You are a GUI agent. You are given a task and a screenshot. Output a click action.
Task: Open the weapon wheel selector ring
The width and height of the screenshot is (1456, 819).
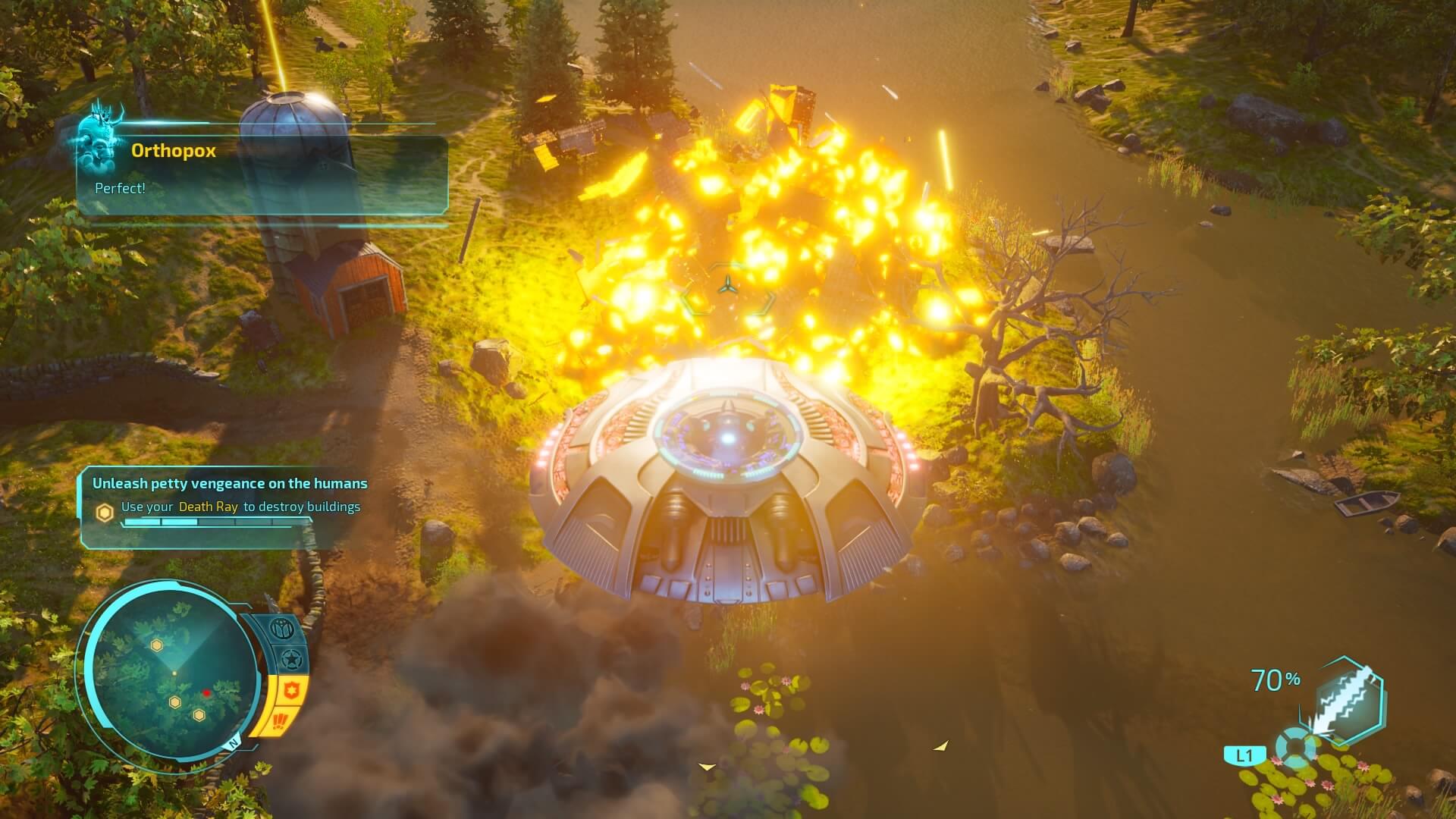[x=1295, y=747]
